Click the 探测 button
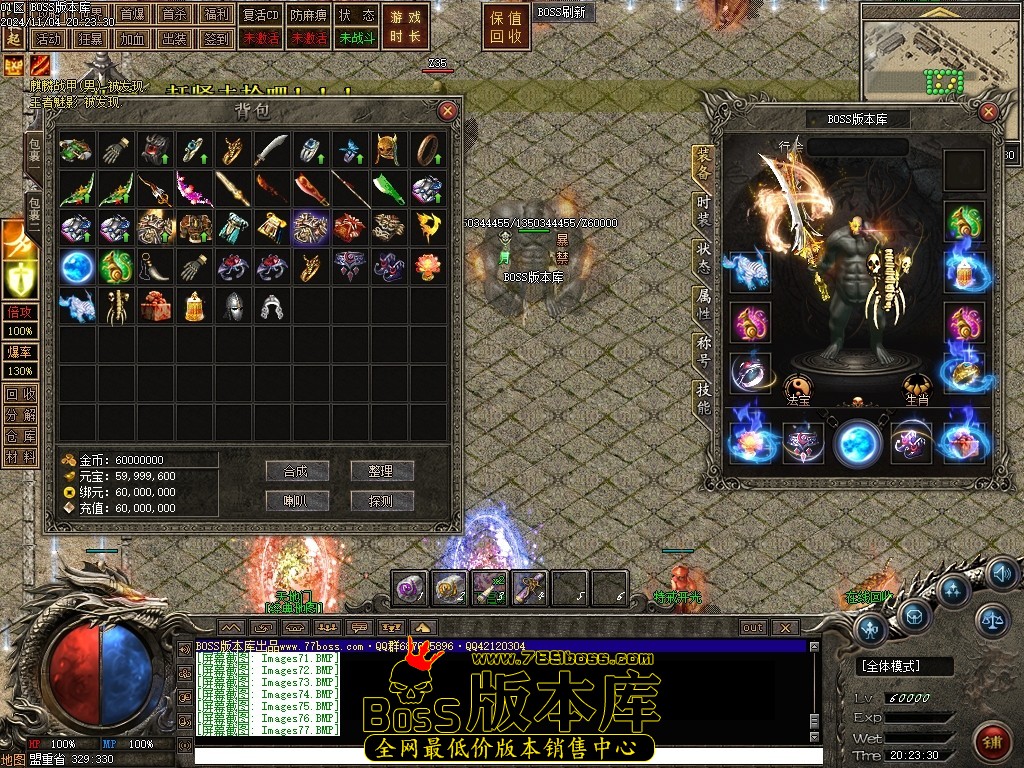 click(x=382, y=500)
